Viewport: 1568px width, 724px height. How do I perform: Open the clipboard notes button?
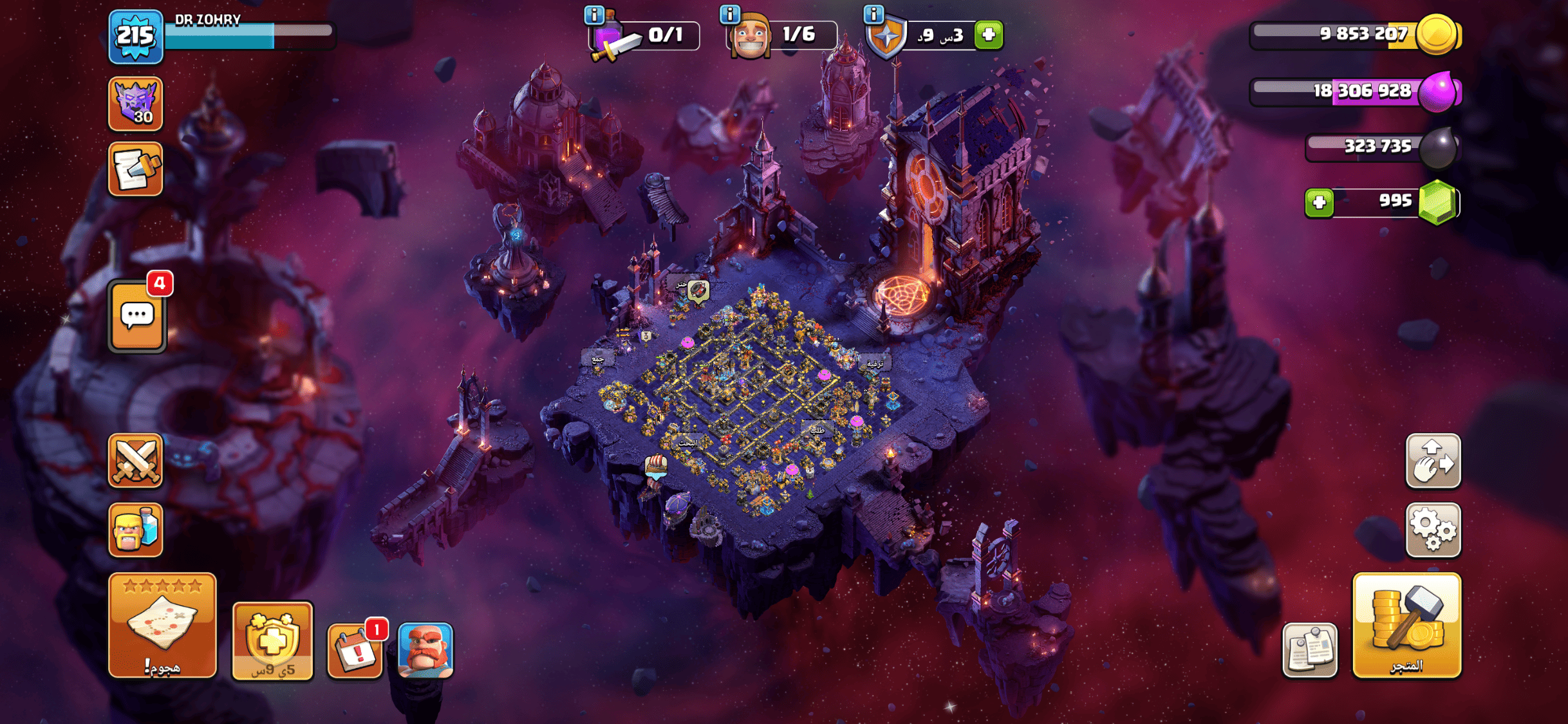pyautogui.click(x=1309, y=650)
